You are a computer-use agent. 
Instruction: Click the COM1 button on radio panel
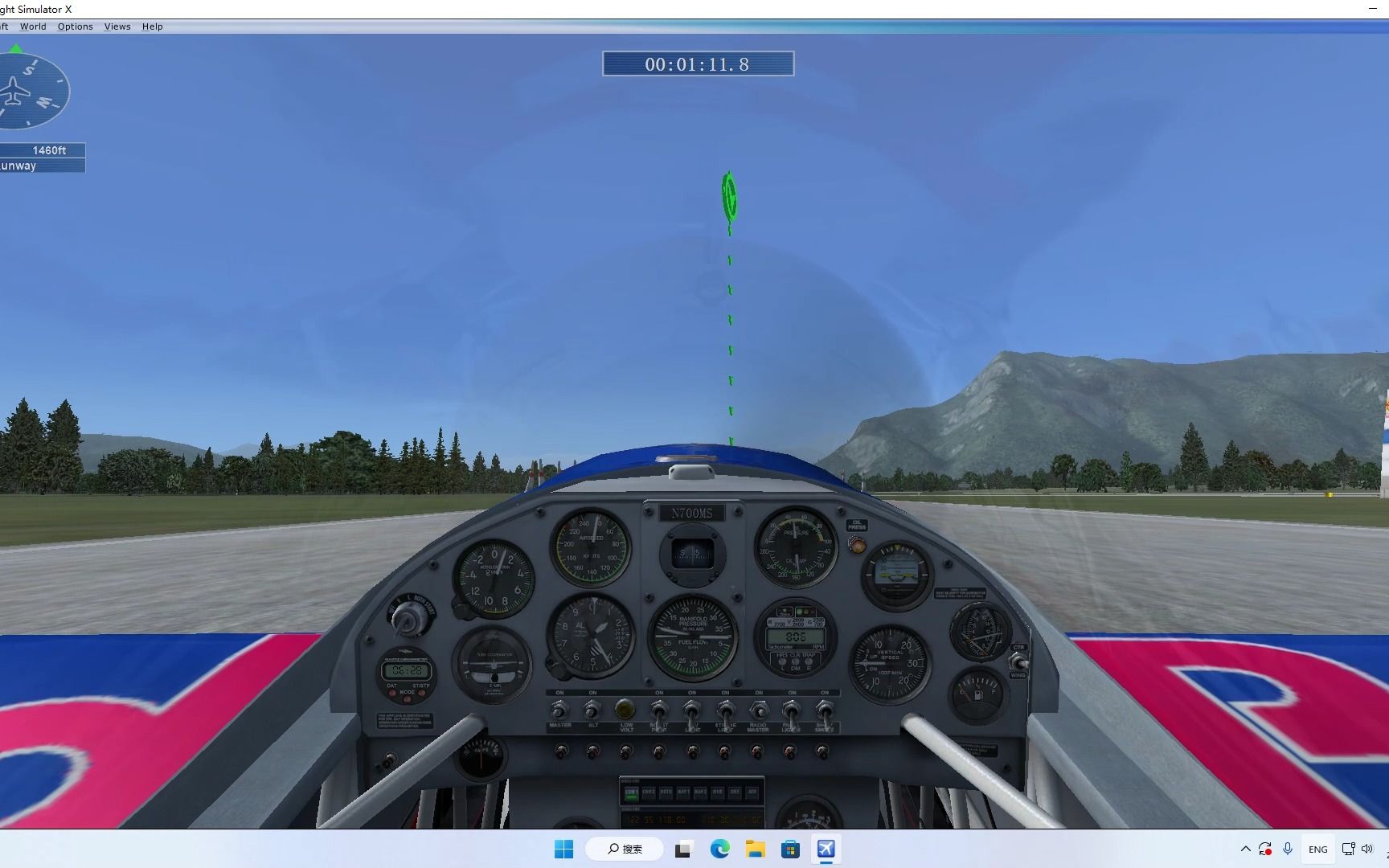[631, 794]
